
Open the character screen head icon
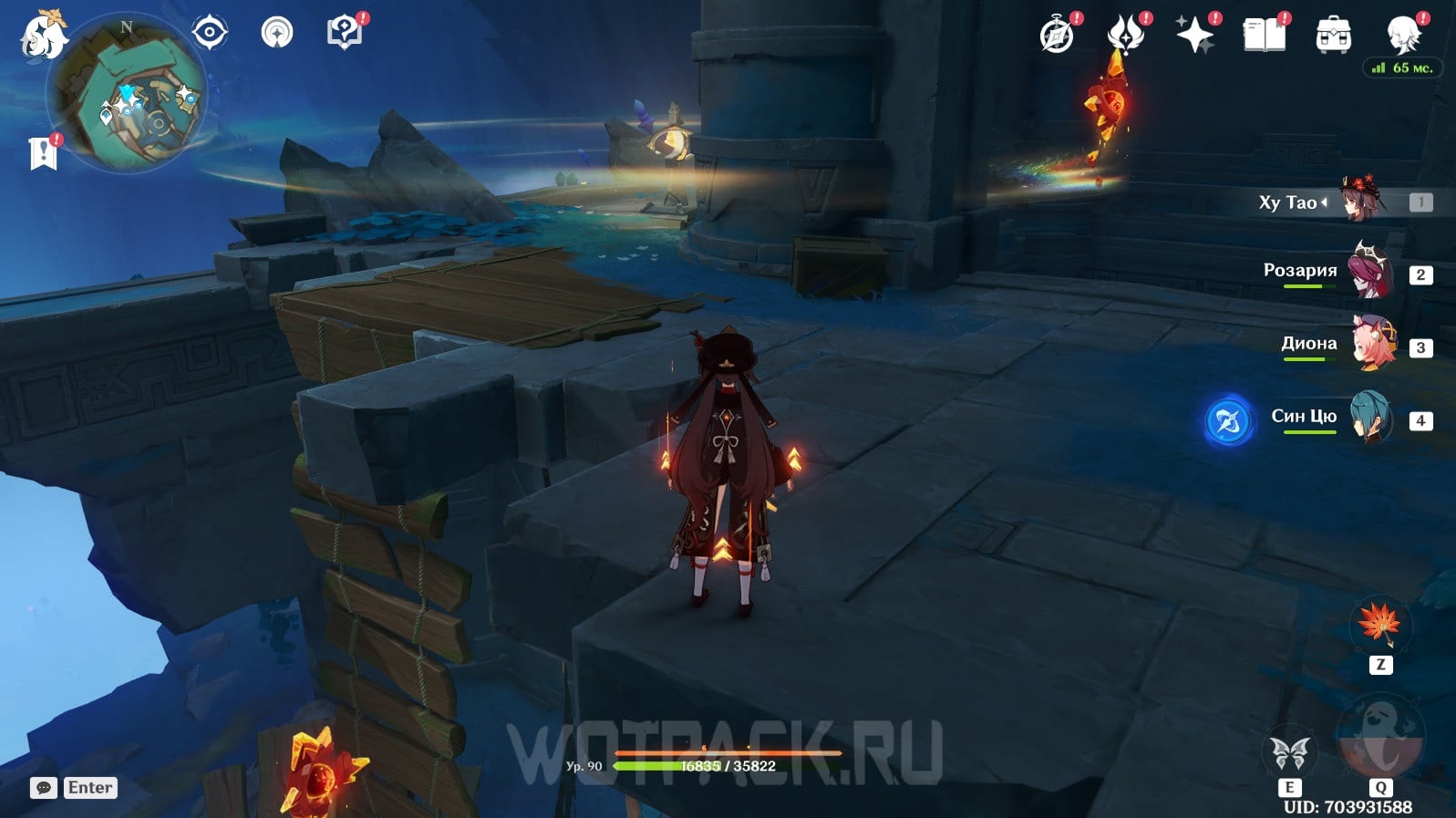[1402, 36]
